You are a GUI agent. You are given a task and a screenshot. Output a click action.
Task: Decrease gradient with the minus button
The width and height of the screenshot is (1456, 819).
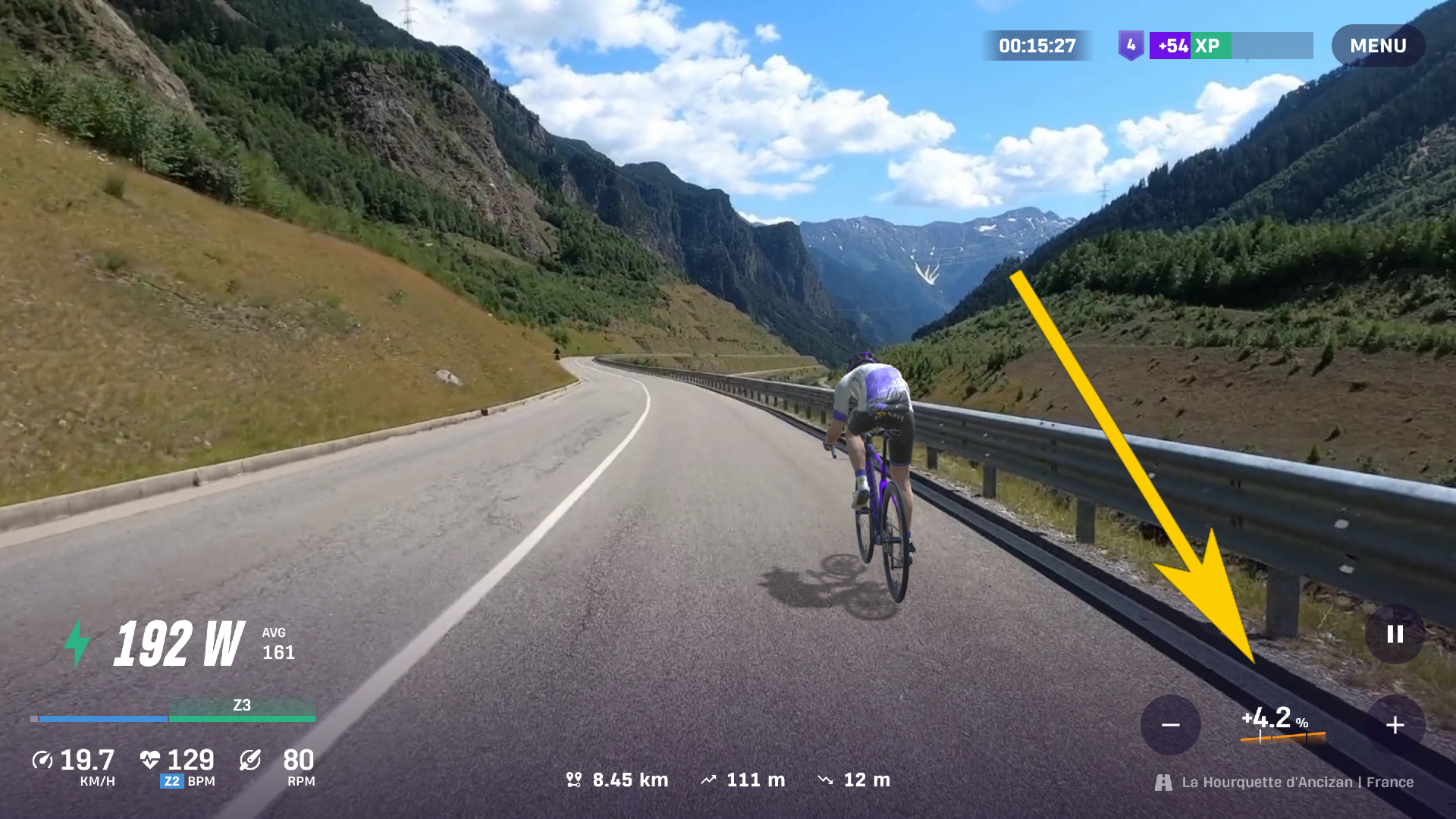(x=1171, y=725)
